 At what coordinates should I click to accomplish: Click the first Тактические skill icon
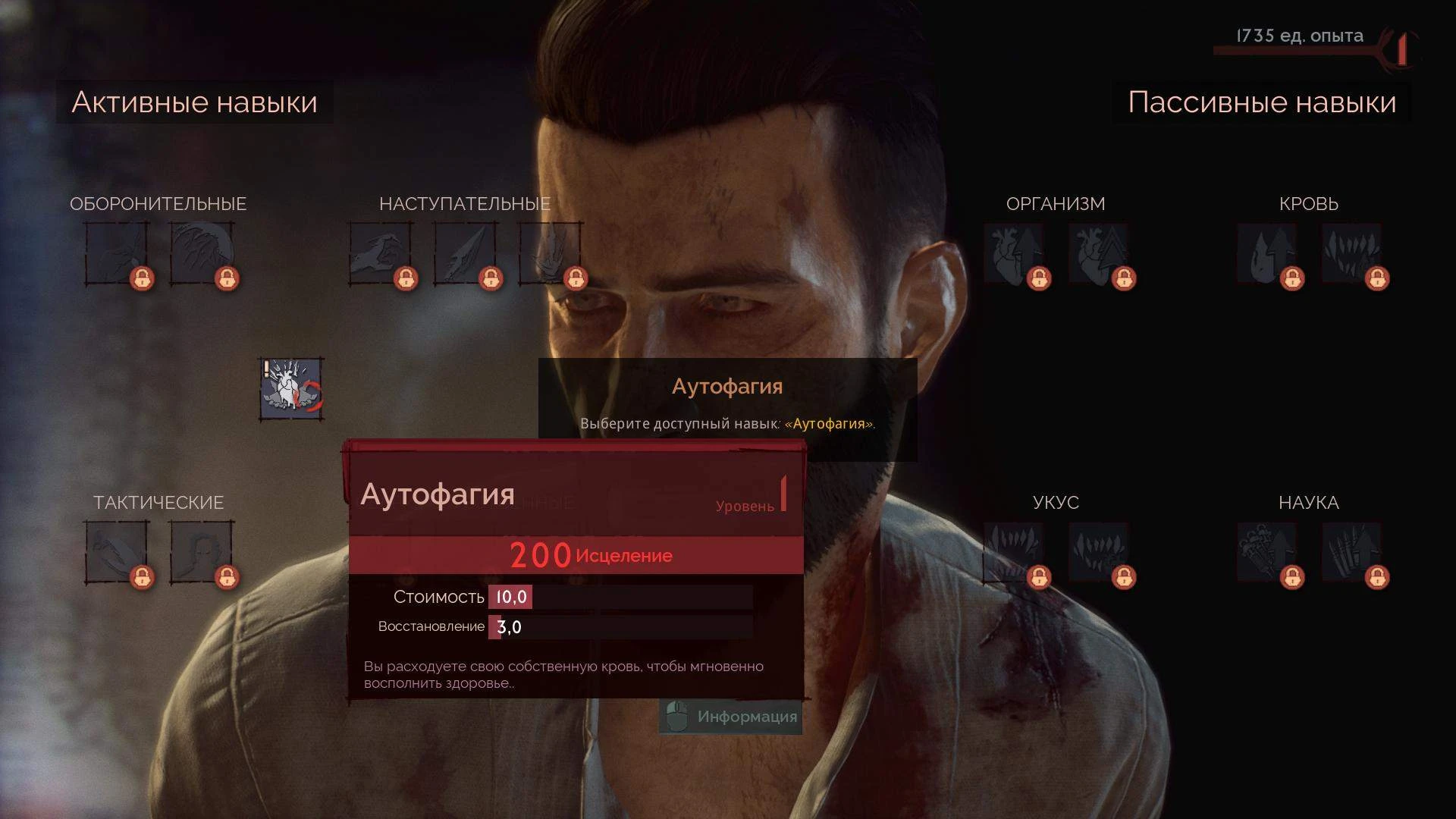(118, 552)
